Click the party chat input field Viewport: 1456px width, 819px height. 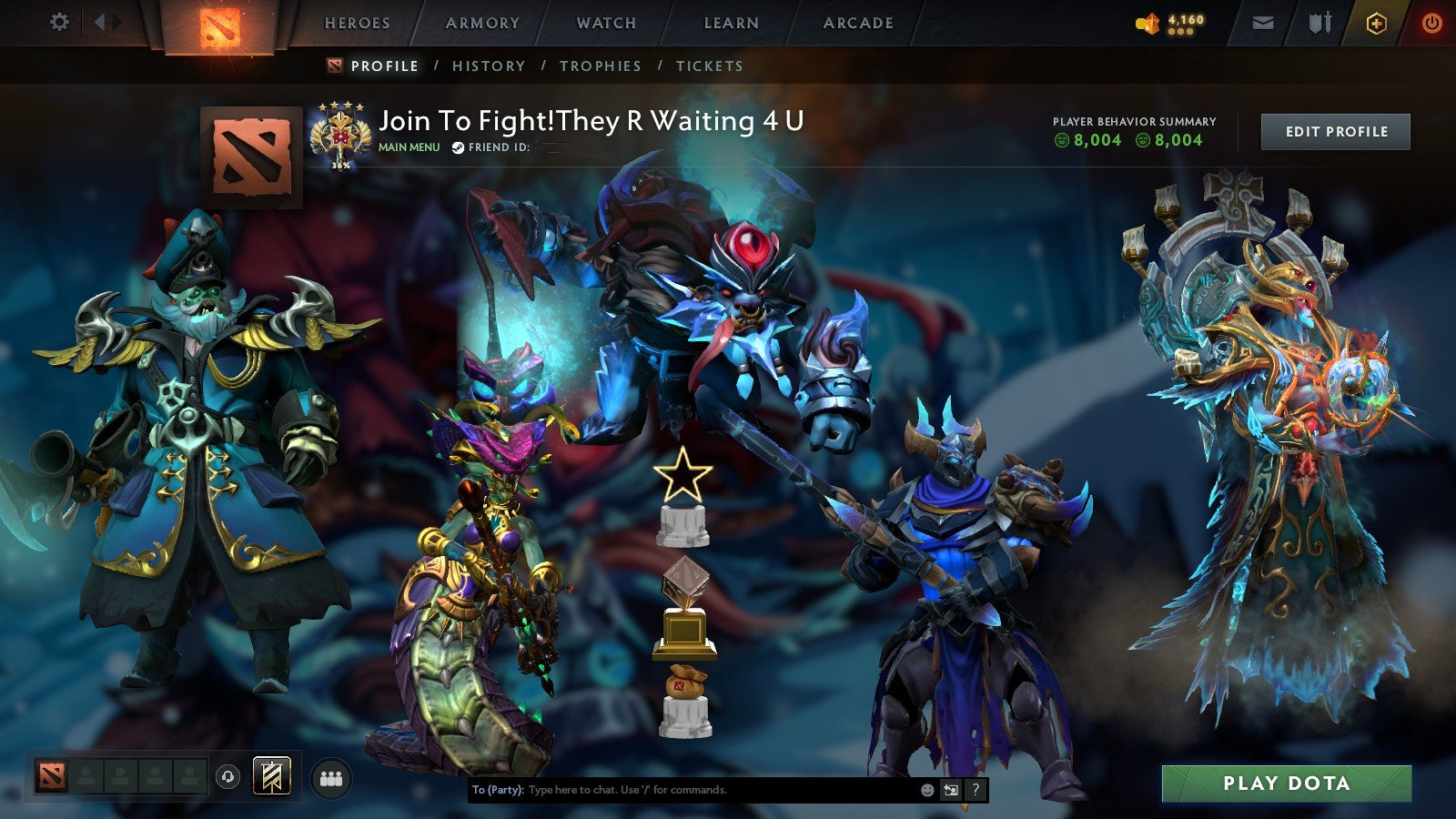pyautogui.click(x=682, y=791)
